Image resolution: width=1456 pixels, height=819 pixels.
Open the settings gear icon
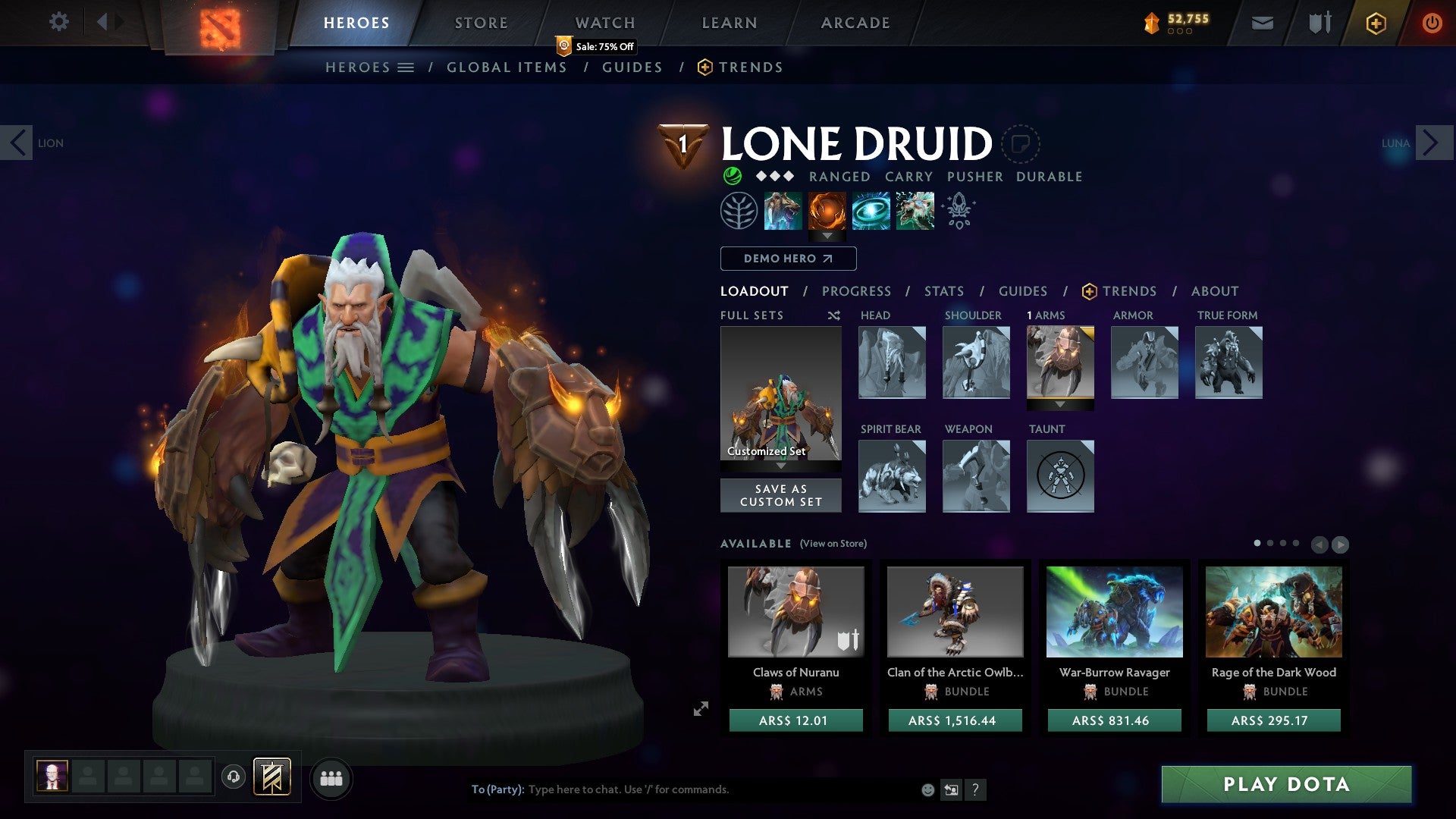pos(58,21)
